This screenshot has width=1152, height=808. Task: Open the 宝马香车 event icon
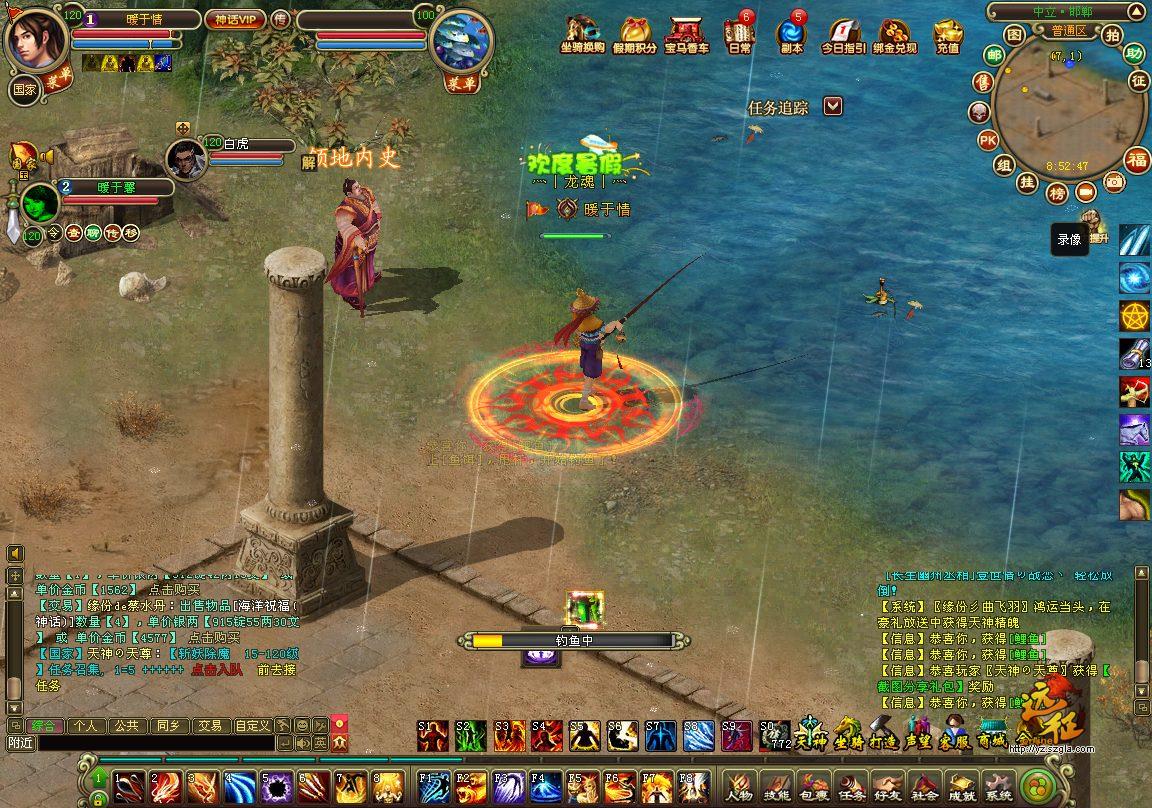[687, 34]
